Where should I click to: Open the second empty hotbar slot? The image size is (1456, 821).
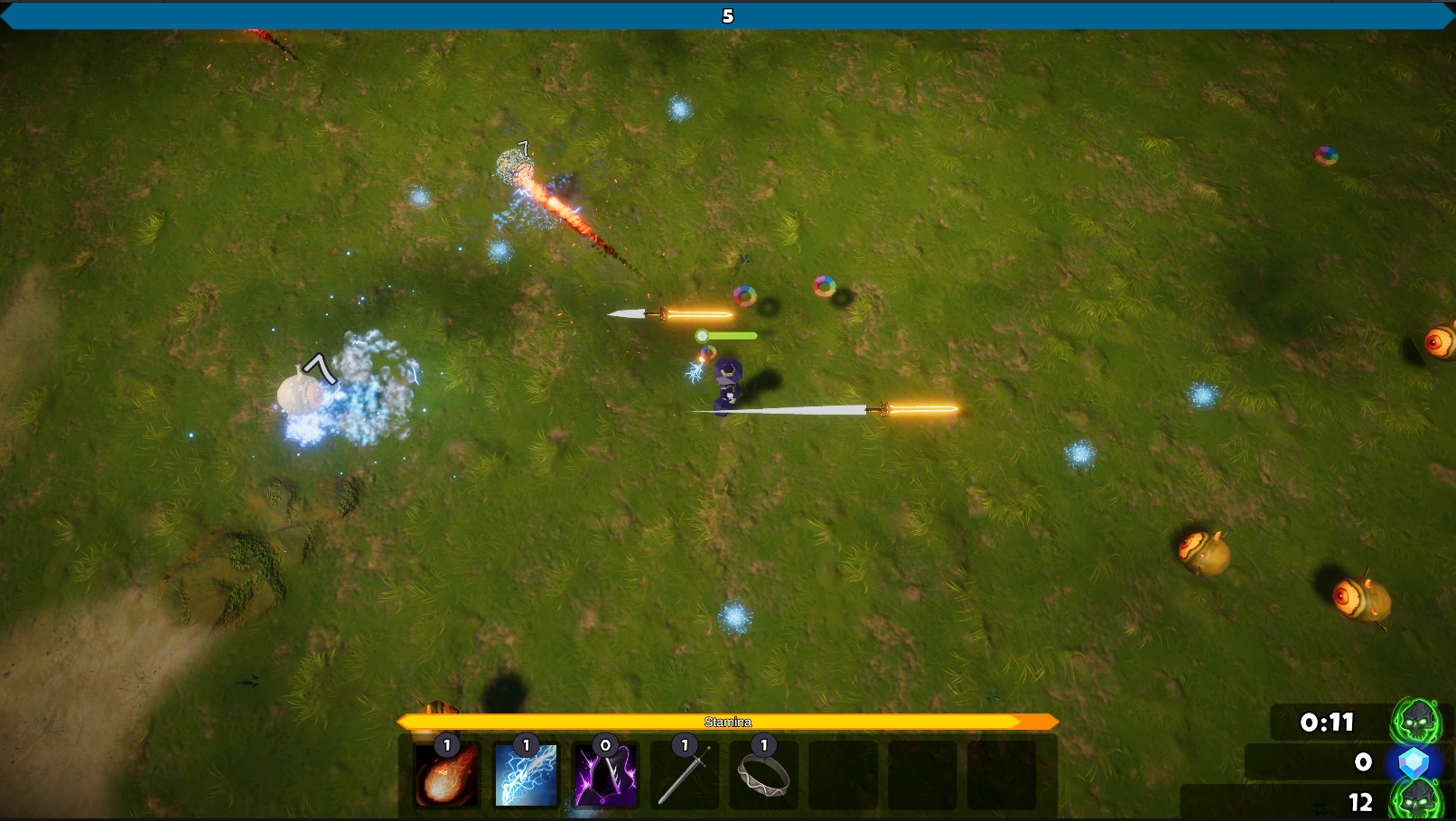[x=923, y=775]
